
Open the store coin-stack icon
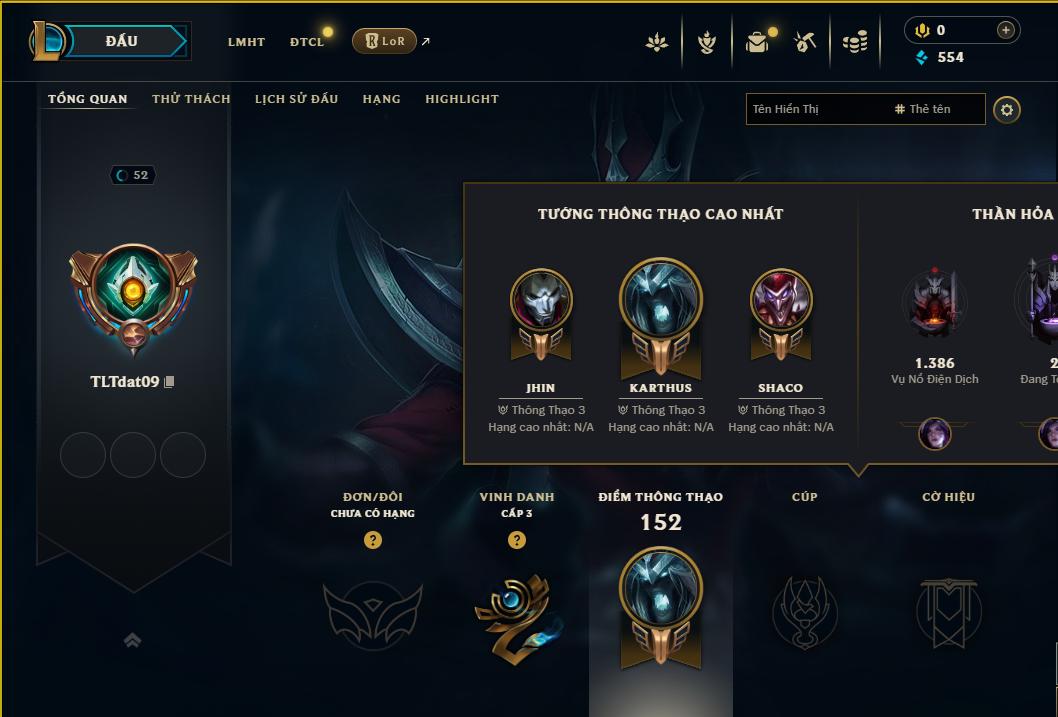pyautogui.click(x=854, y=42)
